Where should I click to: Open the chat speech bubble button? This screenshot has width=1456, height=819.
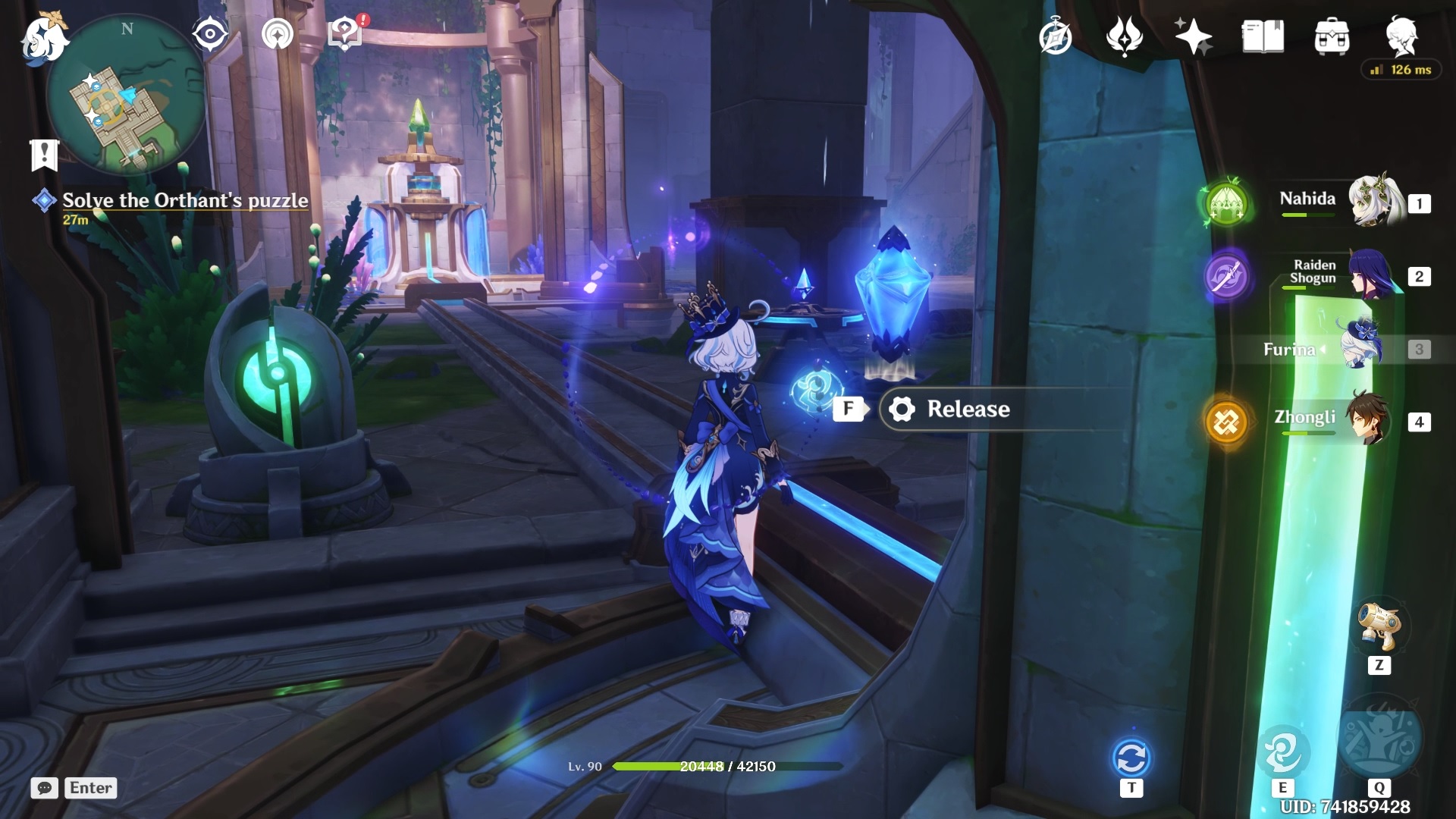(45, 788)
